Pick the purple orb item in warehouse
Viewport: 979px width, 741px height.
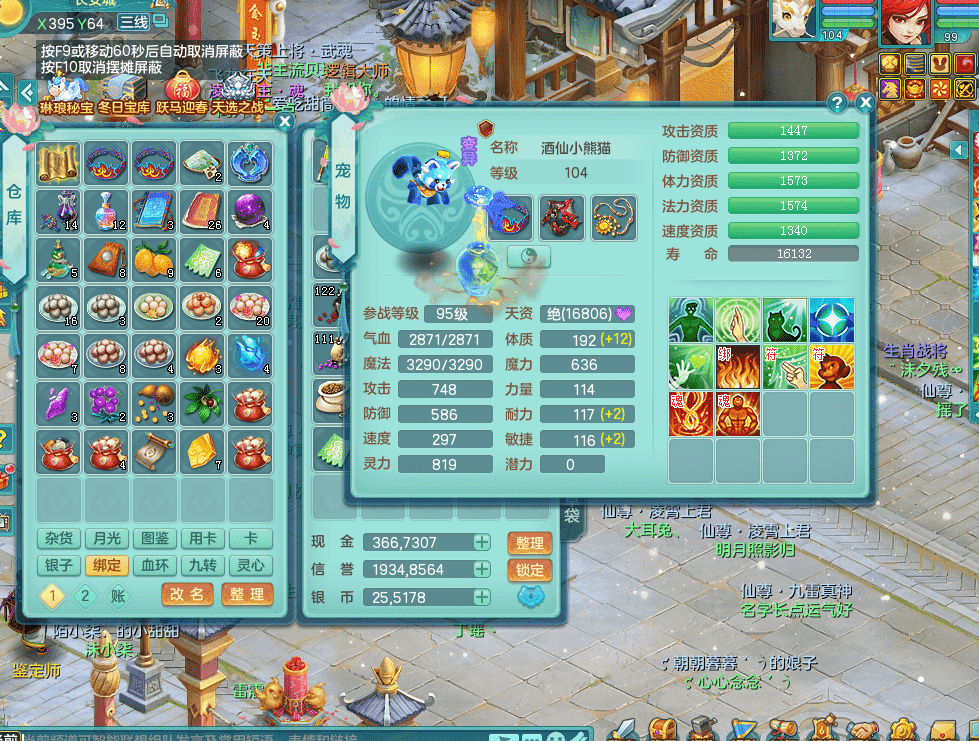click(x=250, y=210)
